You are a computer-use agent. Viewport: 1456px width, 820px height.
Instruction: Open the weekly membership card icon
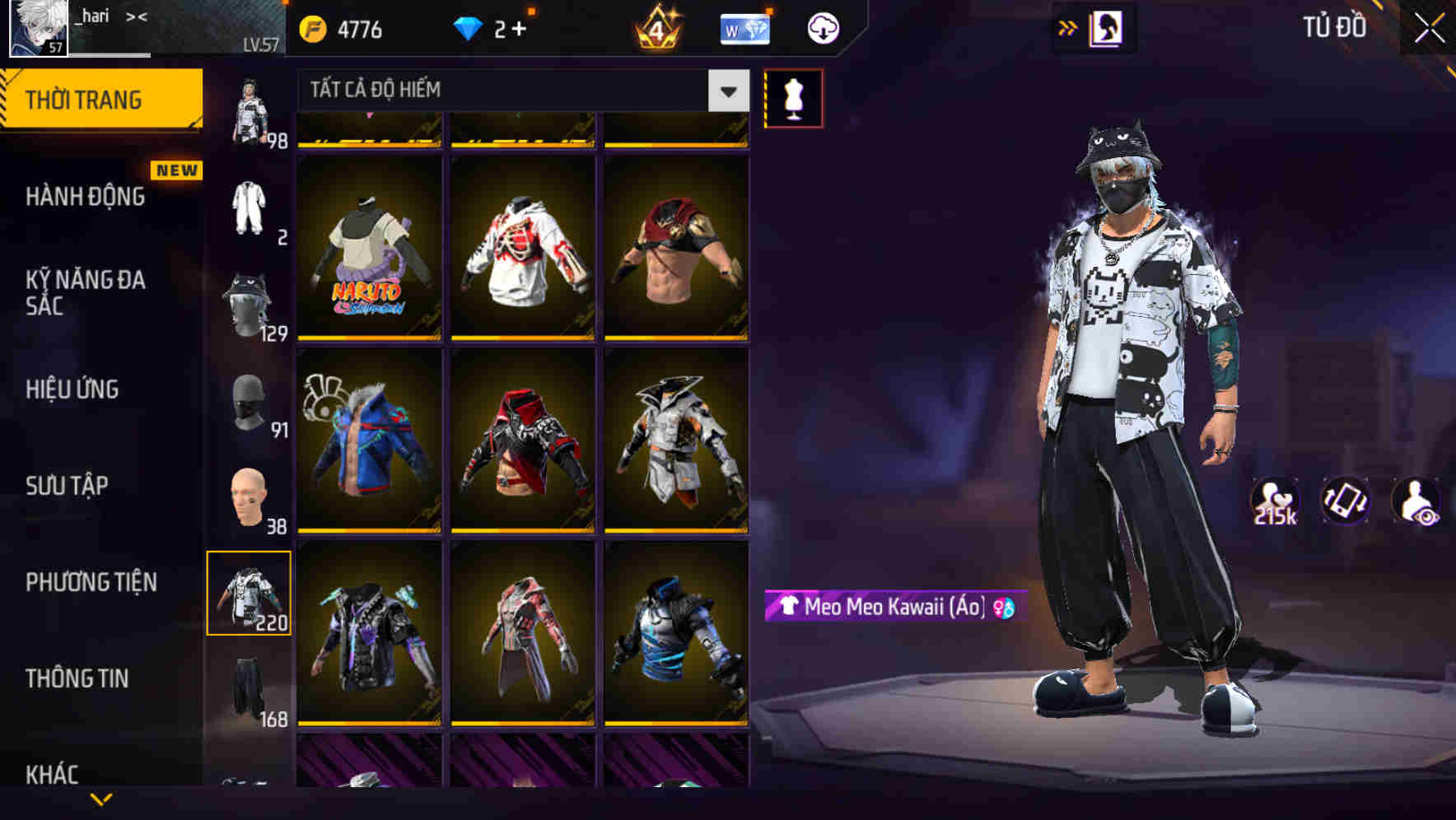(744, 27)
